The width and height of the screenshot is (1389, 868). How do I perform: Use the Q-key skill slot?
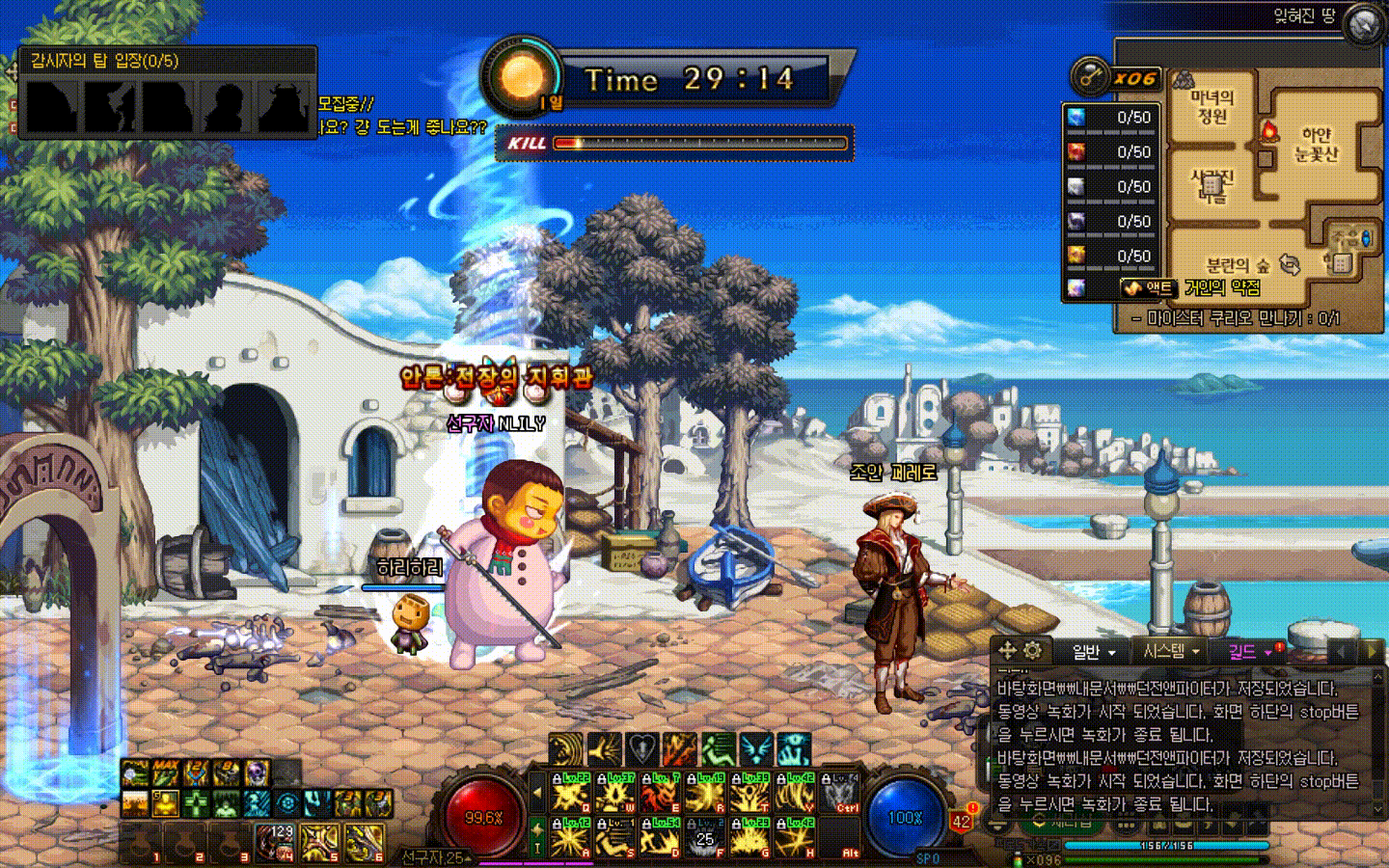click(x=570, y=794)
